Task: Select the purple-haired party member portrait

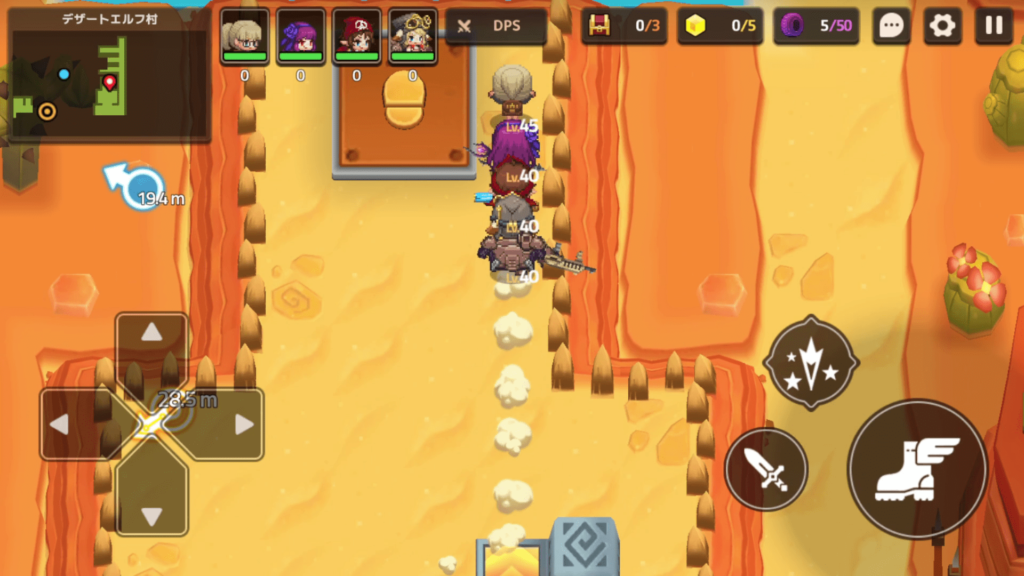Action: coord(300,37)
